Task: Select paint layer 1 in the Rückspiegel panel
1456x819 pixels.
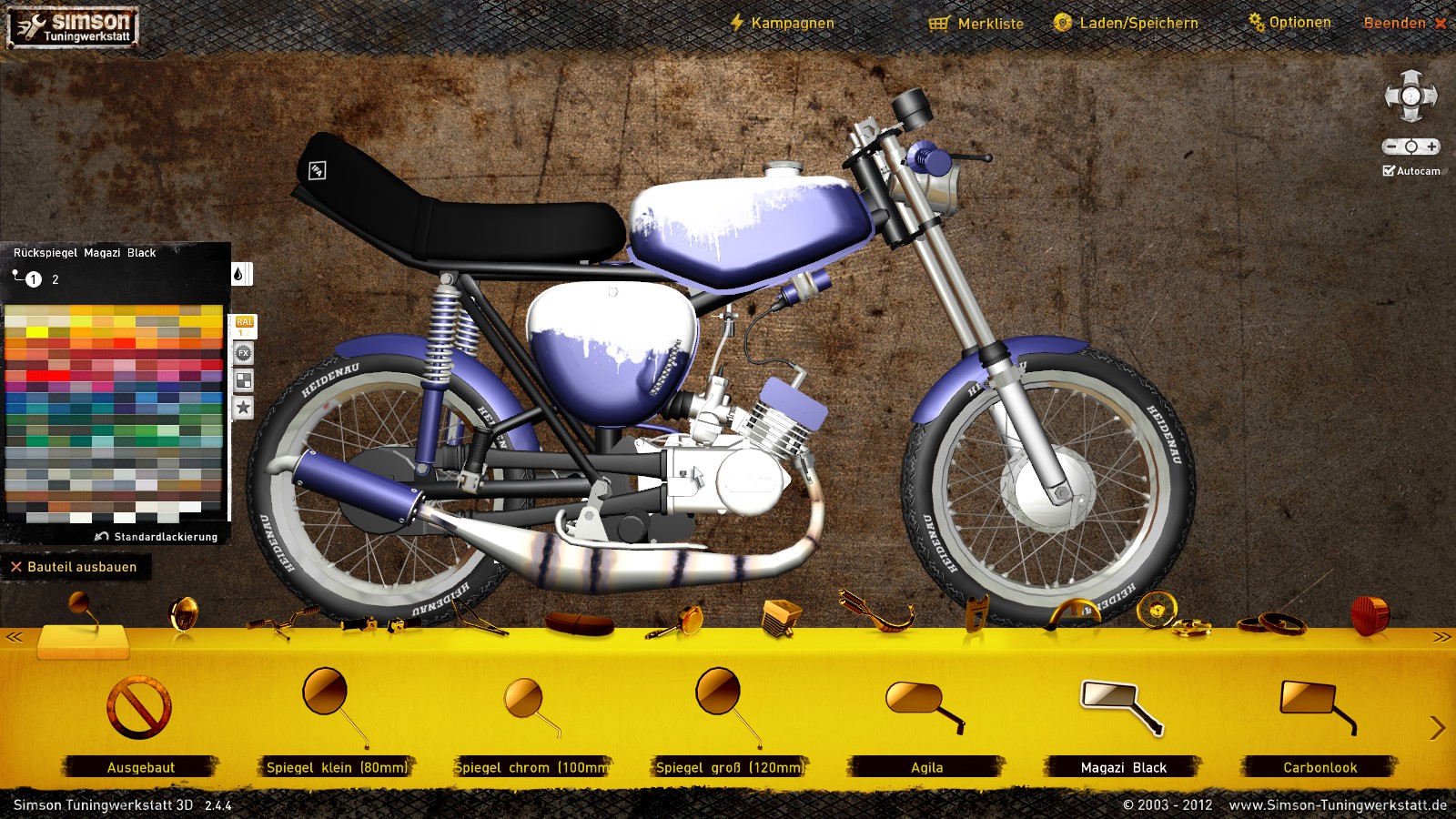Action: point(34,279)
